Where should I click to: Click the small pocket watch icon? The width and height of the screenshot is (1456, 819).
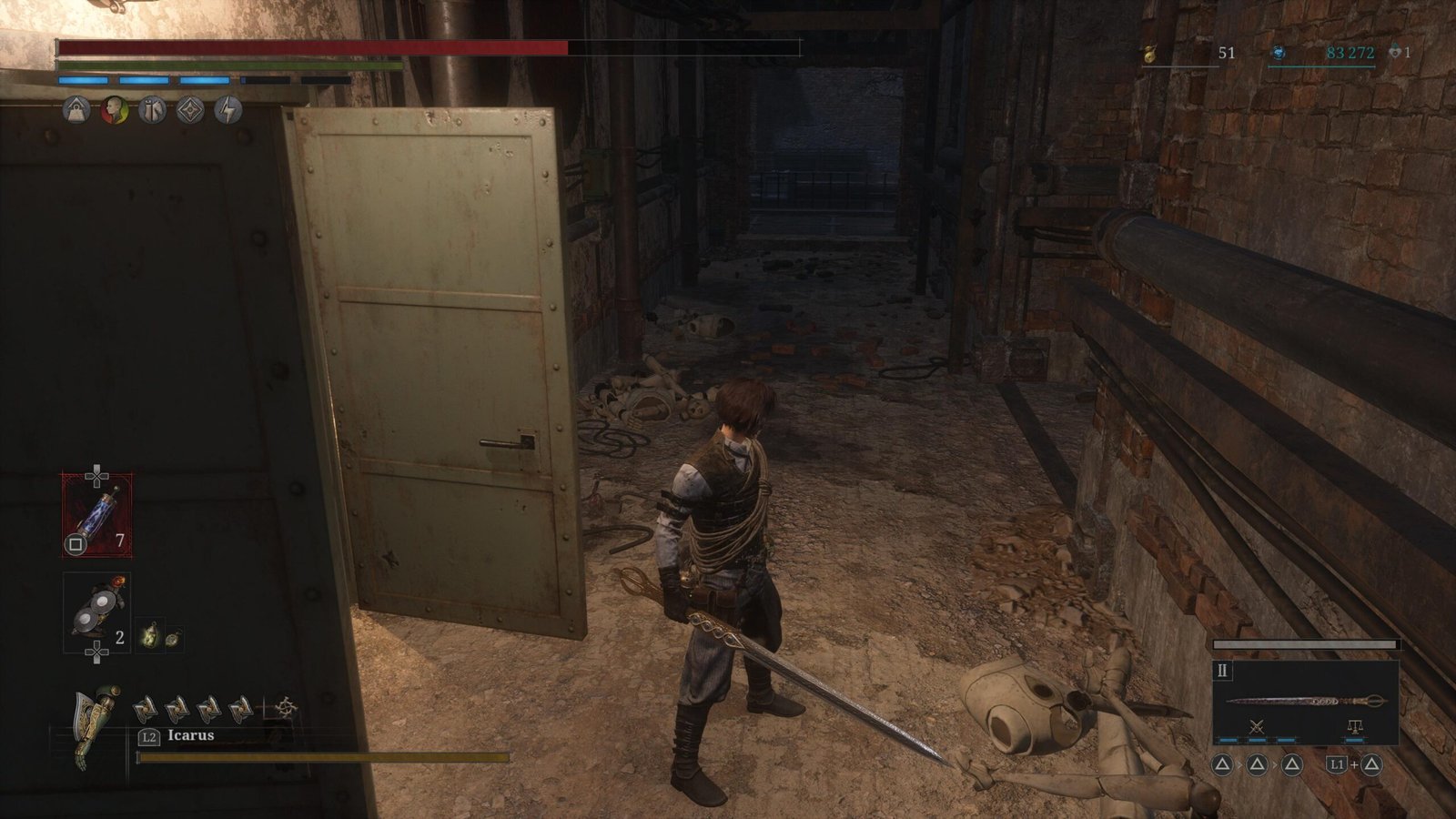click(x=171, y=638)
